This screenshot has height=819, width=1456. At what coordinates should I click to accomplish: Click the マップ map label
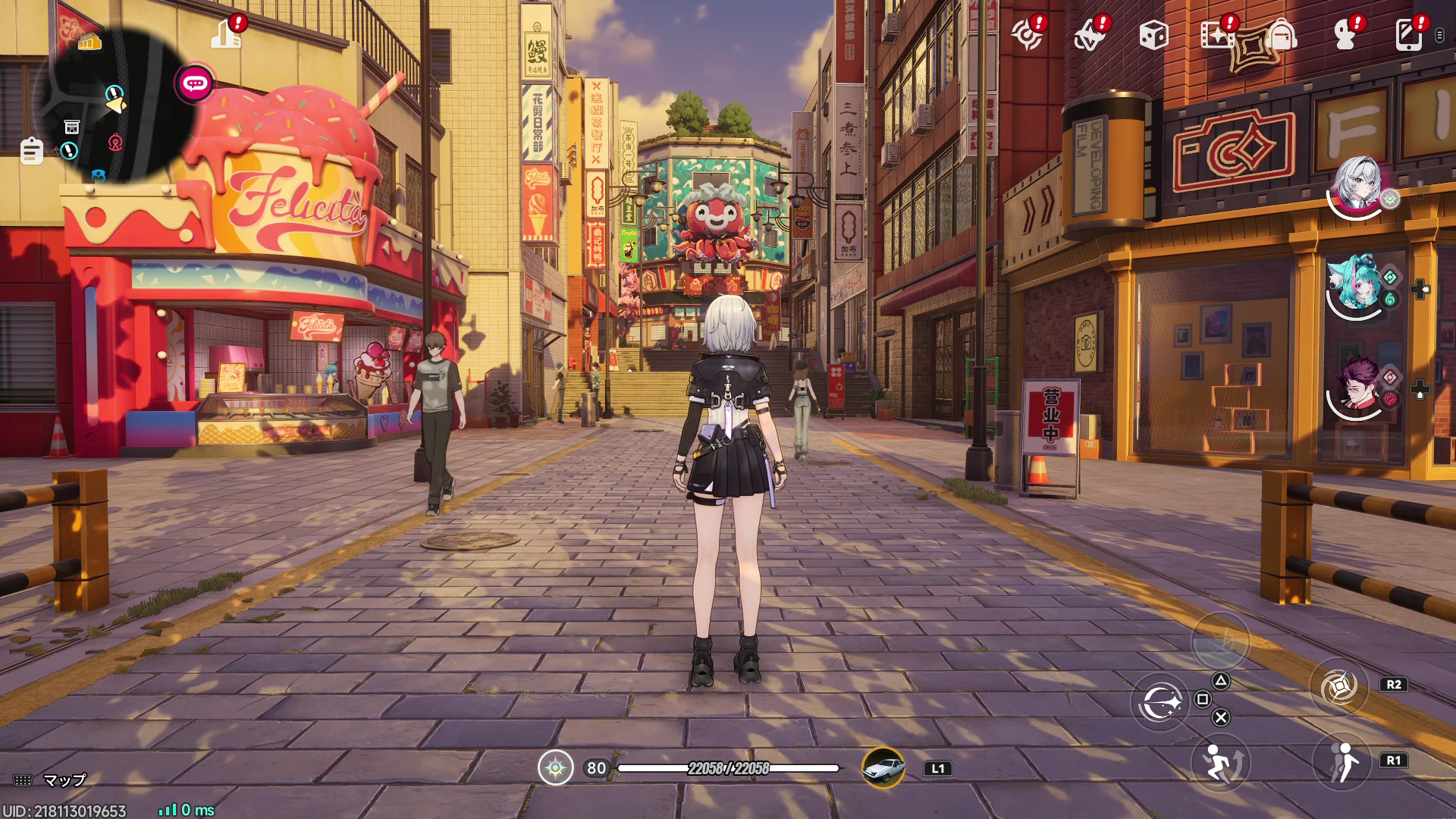tap(64, 780)
